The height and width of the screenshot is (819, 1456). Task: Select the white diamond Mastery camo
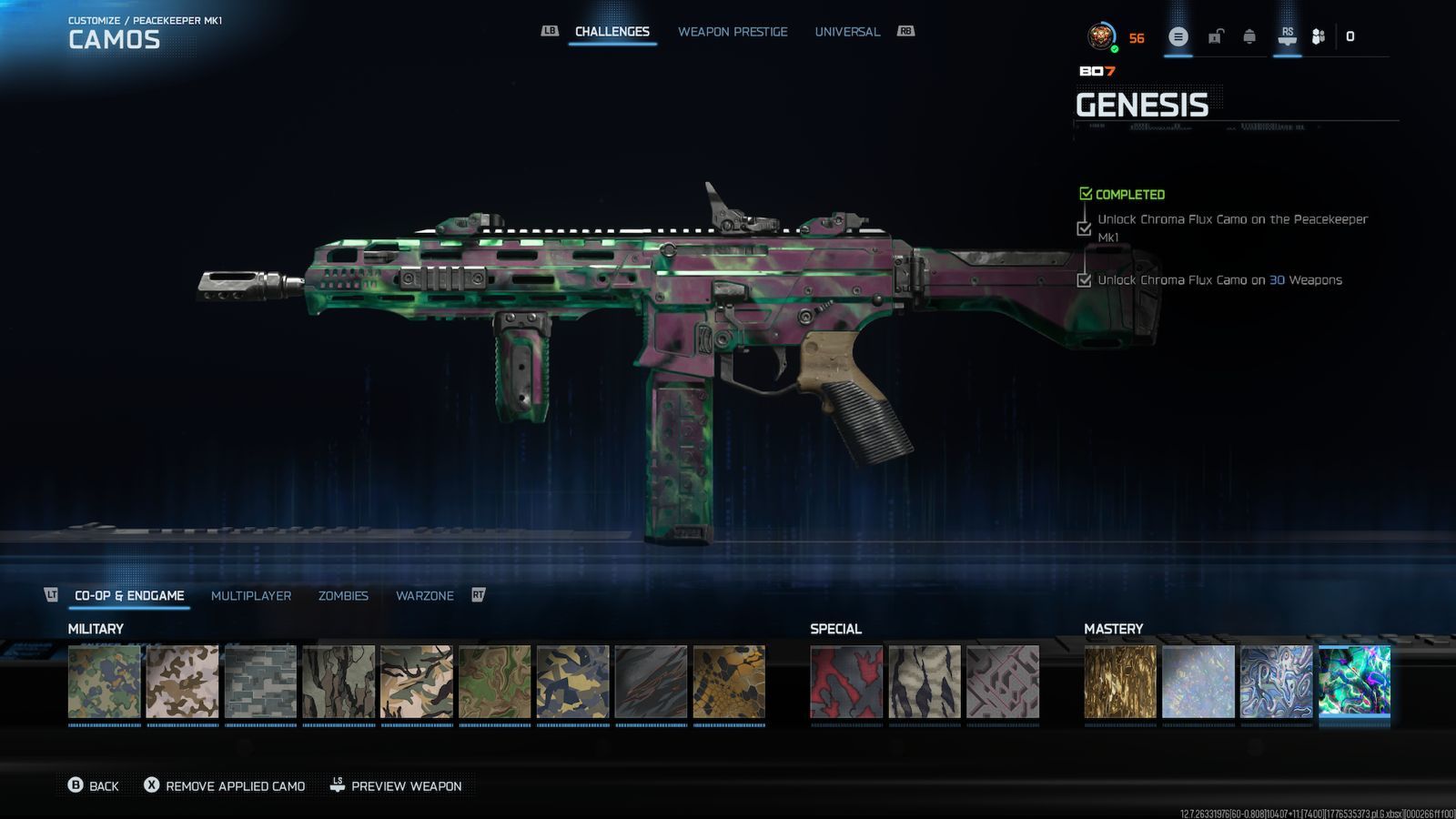point(1198,682)
